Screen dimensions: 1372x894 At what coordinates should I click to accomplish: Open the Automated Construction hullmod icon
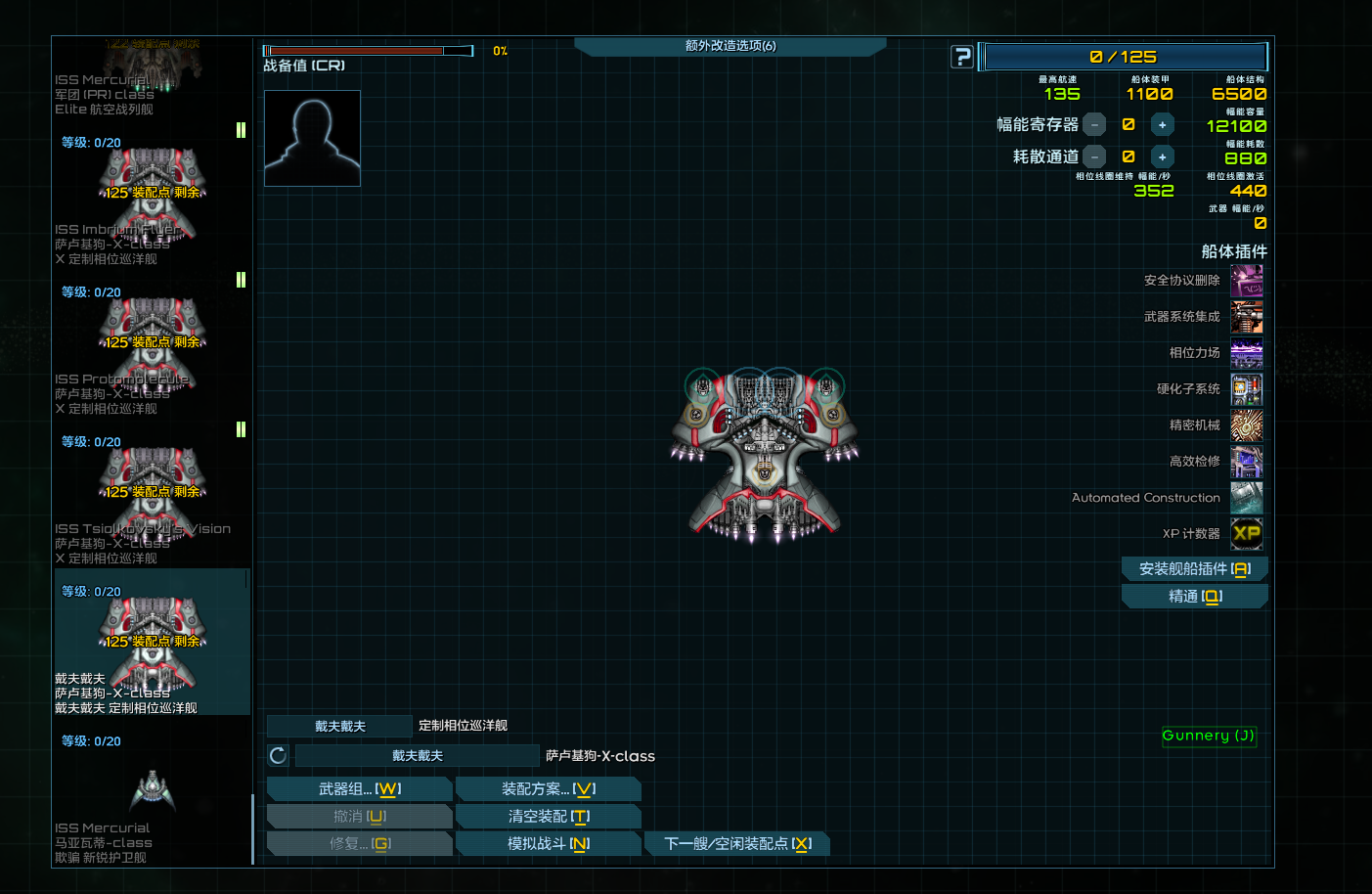click(1247, 498)
